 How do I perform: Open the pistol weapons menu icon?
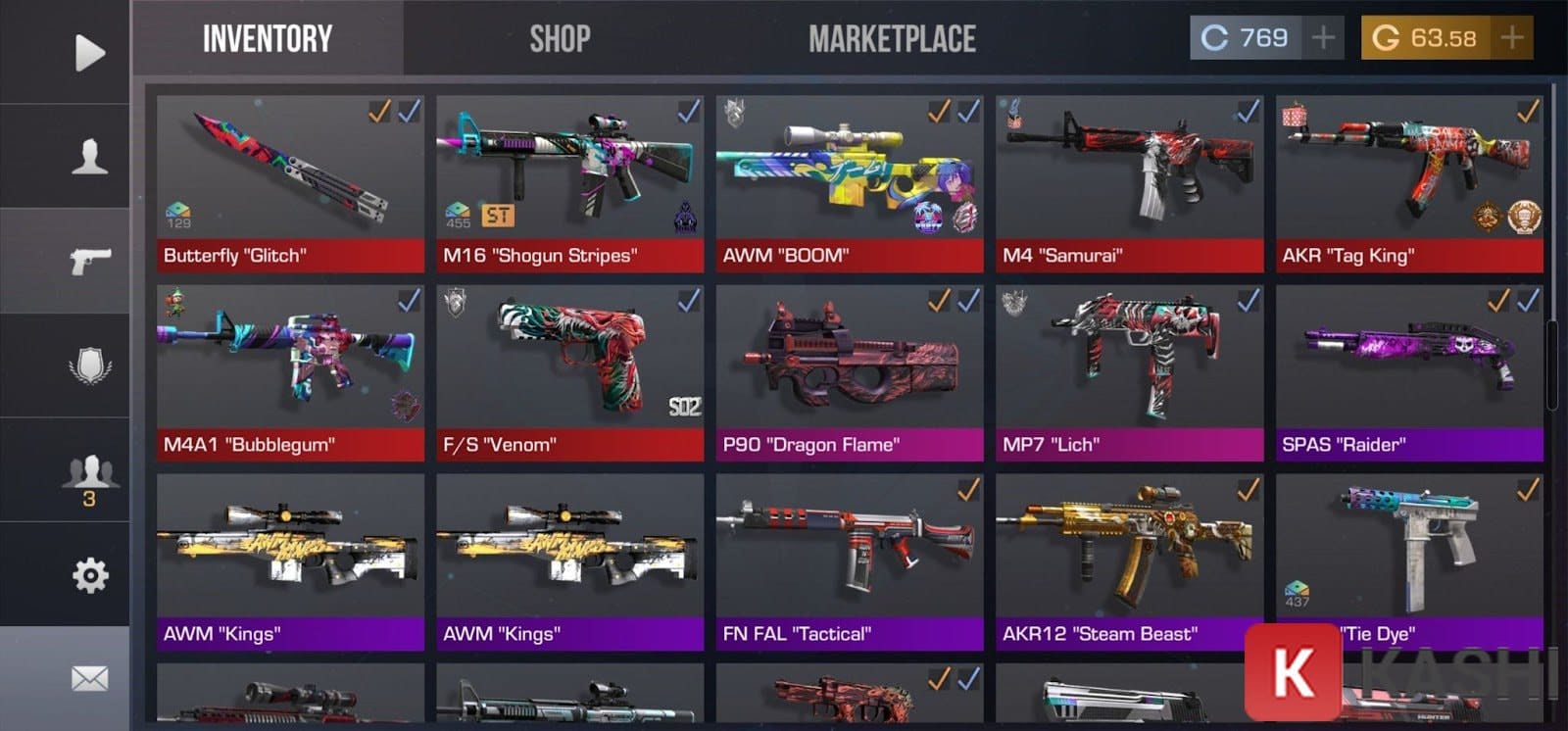tap(89, 262)
